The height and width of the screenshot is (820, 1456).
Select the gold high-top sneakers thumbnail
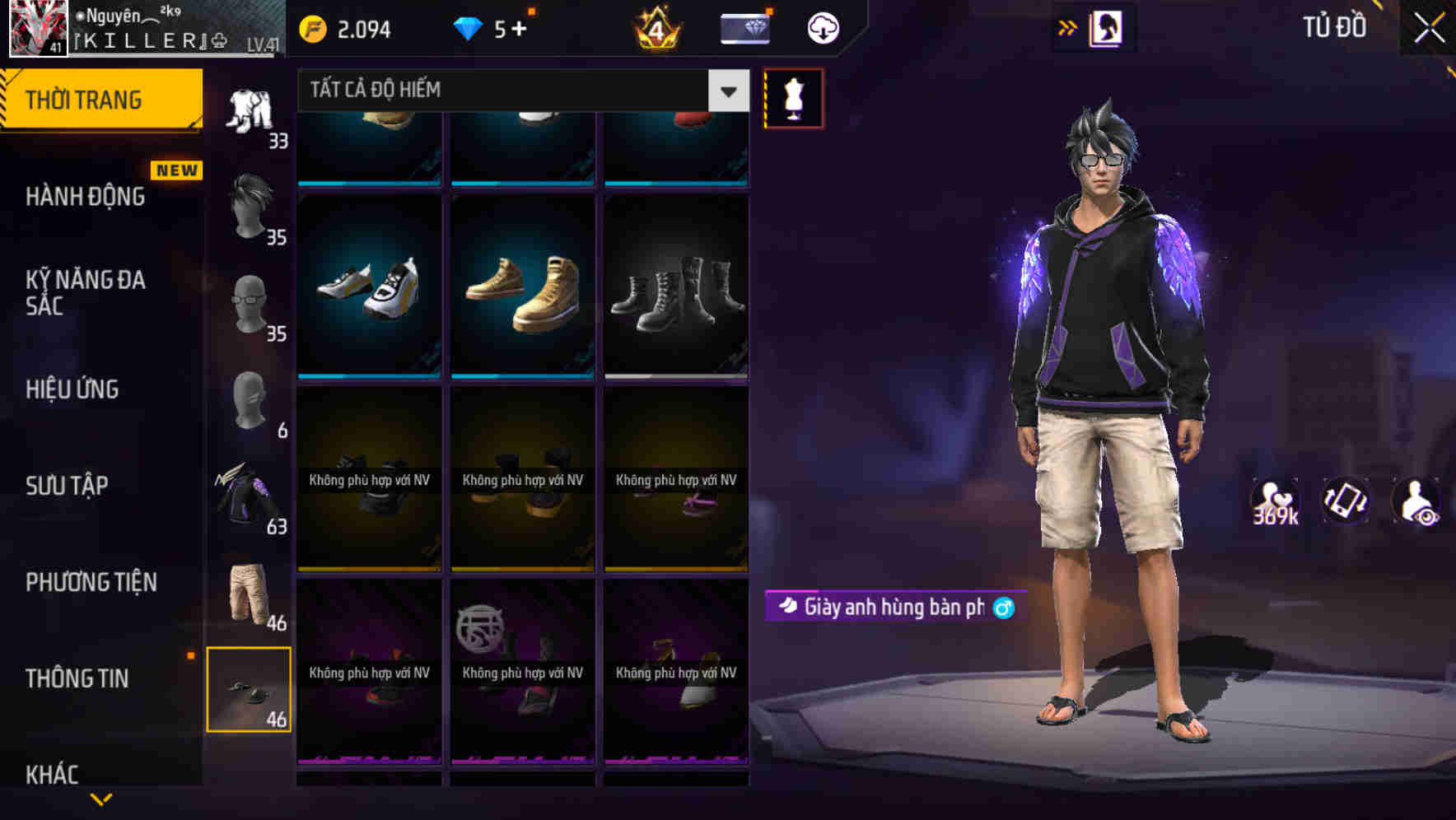tap(522, 288)
